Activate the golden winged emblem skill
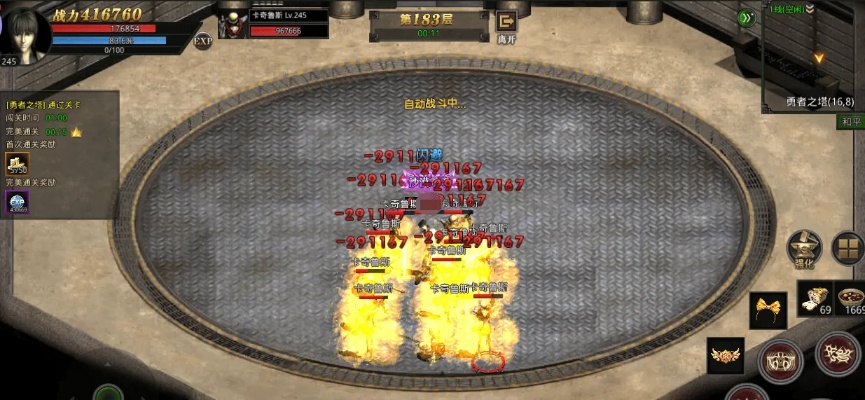The width and height of the screenshot is (865, 400). [x=726, y=355]
